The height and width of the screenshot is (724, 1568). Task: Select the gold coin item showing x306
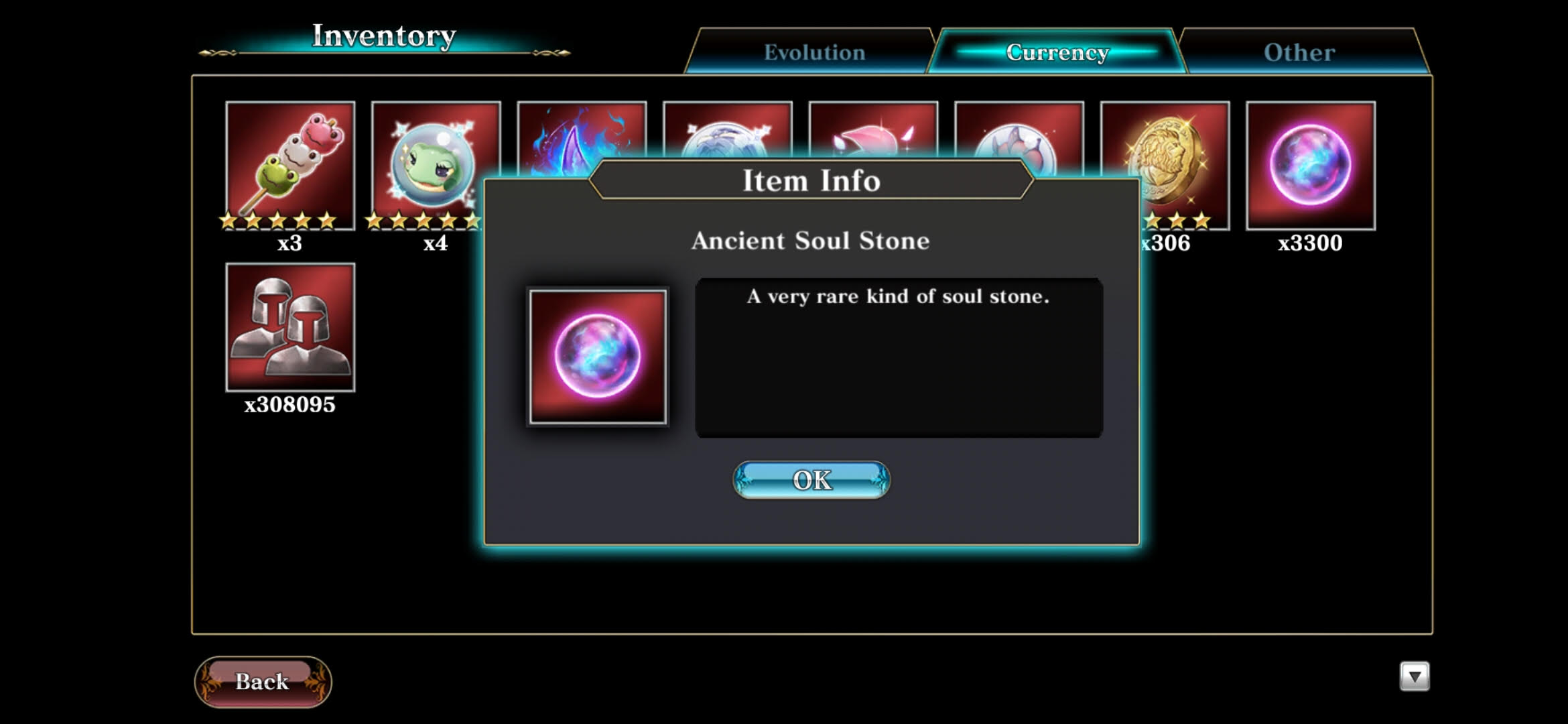pyautogui.click(x=1166, y=154)
